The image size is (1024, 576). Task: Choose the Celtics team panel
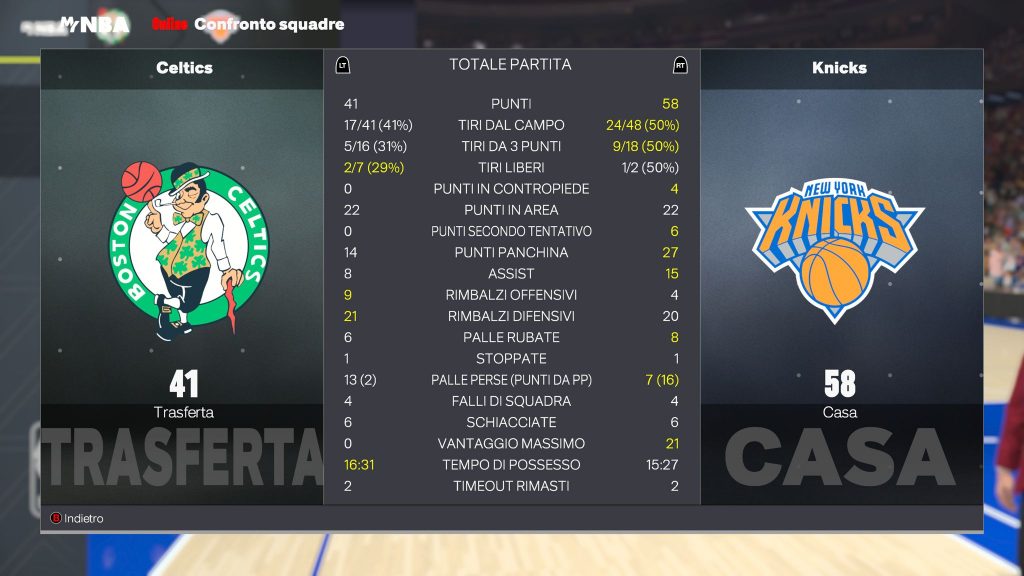183,250
